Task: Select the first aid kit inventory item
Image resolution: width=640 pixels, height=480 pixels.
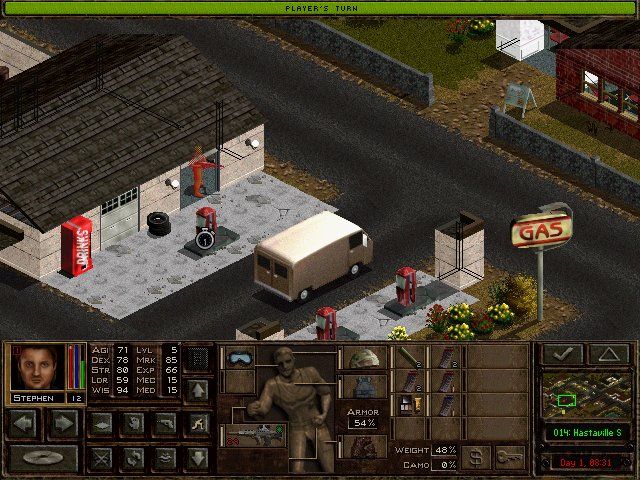Action: click(408, 406)
